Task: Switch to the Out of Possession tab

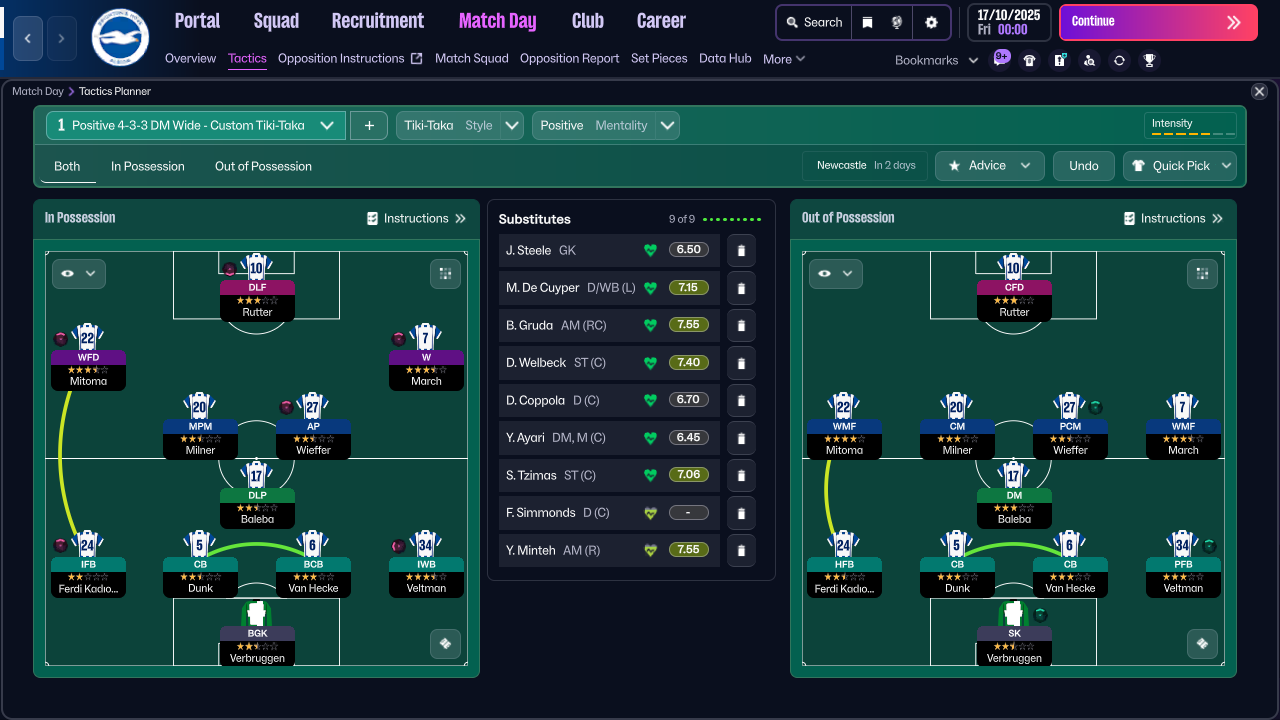Action: point(263,166)
